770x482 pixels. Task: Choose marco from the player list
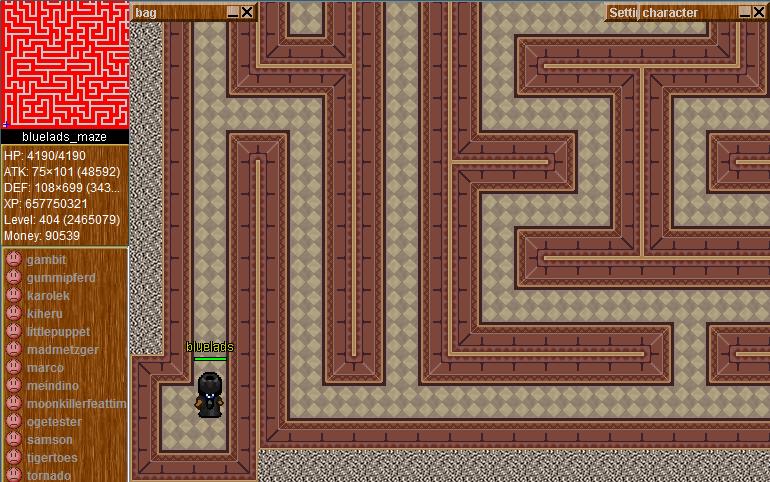(x=45, y=368)
